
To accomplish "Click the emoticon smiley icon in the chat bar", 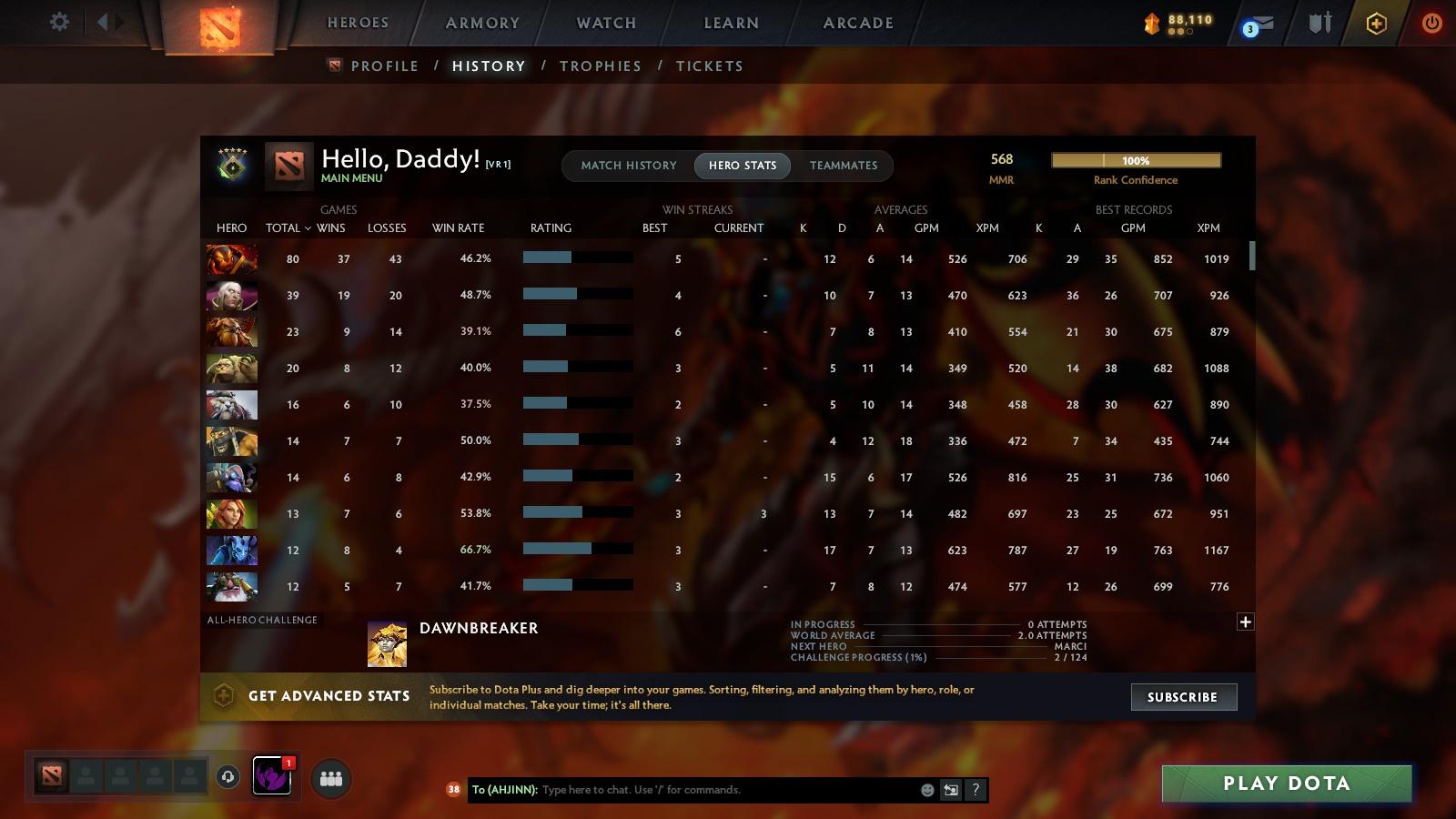I will coord(925,790).
